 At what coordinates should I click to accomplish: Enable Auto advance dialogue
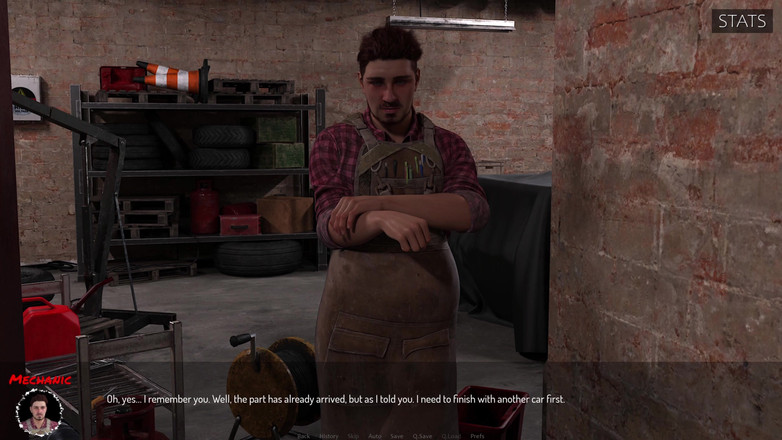(x=374, y=436)
